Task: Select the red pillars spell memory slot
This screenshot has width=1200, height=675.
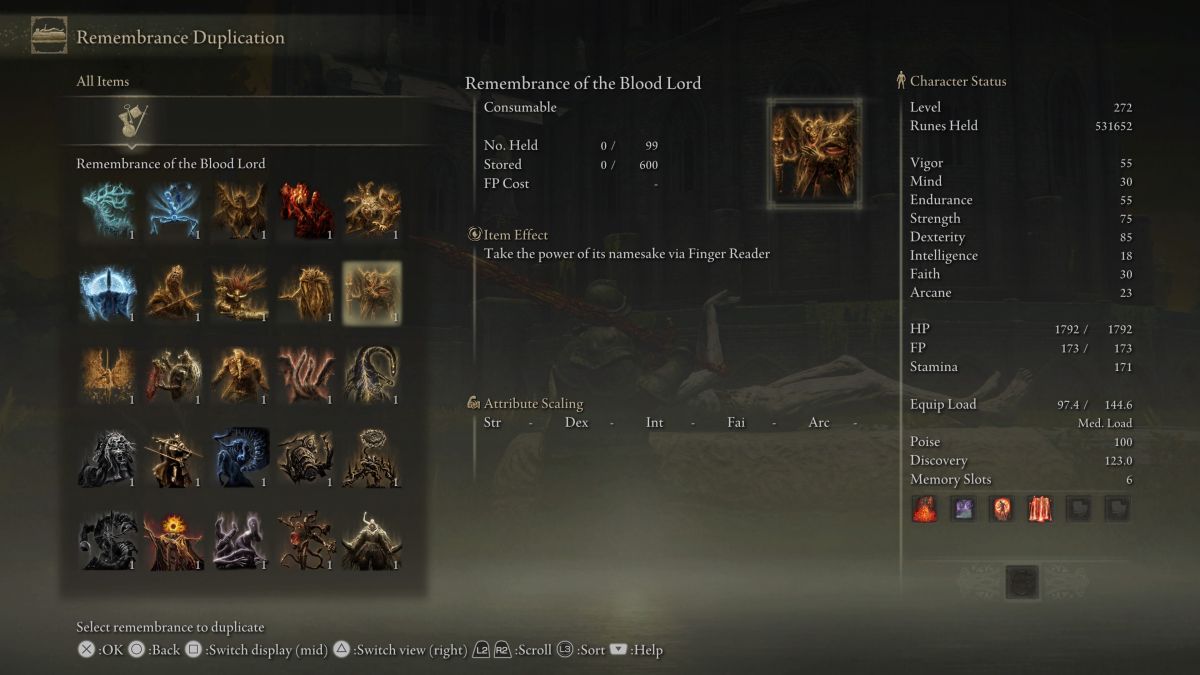Action: (x=1040, y=509)
